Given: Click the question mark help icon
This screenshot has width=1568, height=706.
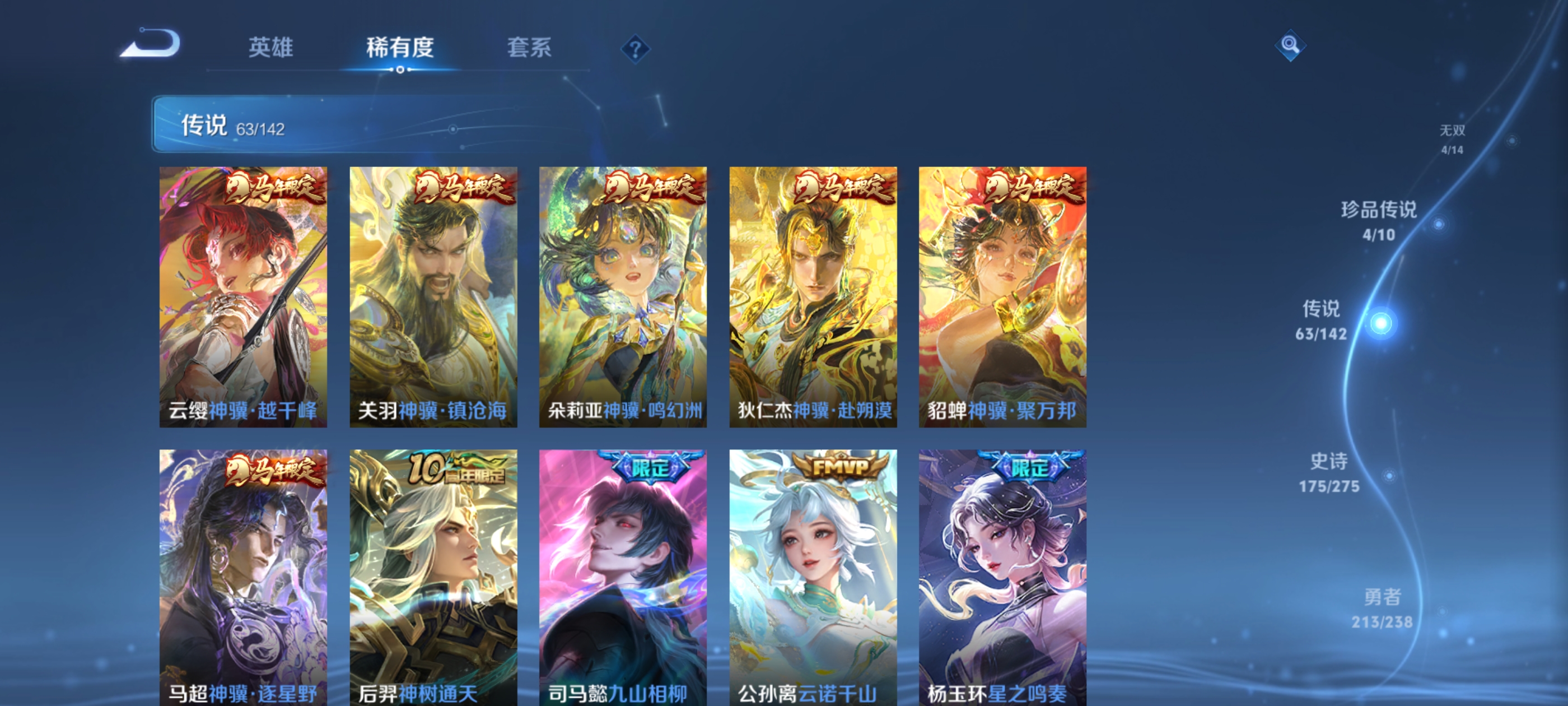Looking at the screenshot, I should (635, 50).
